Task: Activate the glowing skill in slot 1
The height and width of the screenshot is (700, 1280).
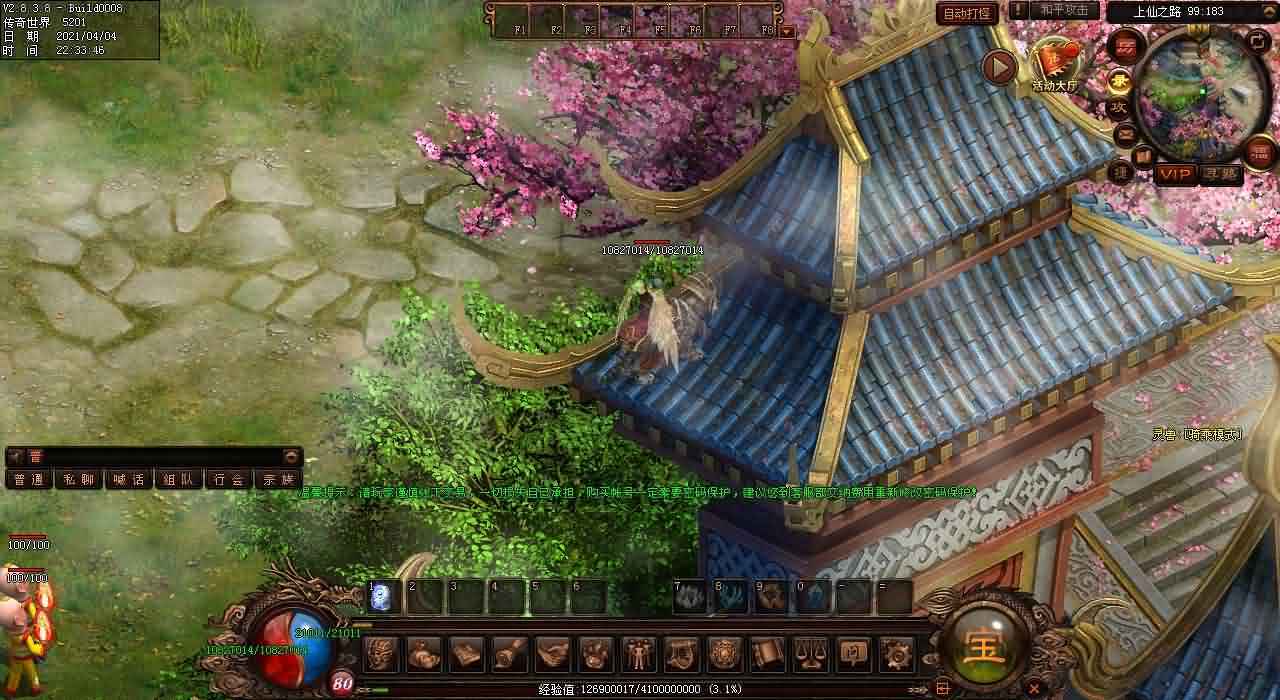Action: tap(381, 597)
